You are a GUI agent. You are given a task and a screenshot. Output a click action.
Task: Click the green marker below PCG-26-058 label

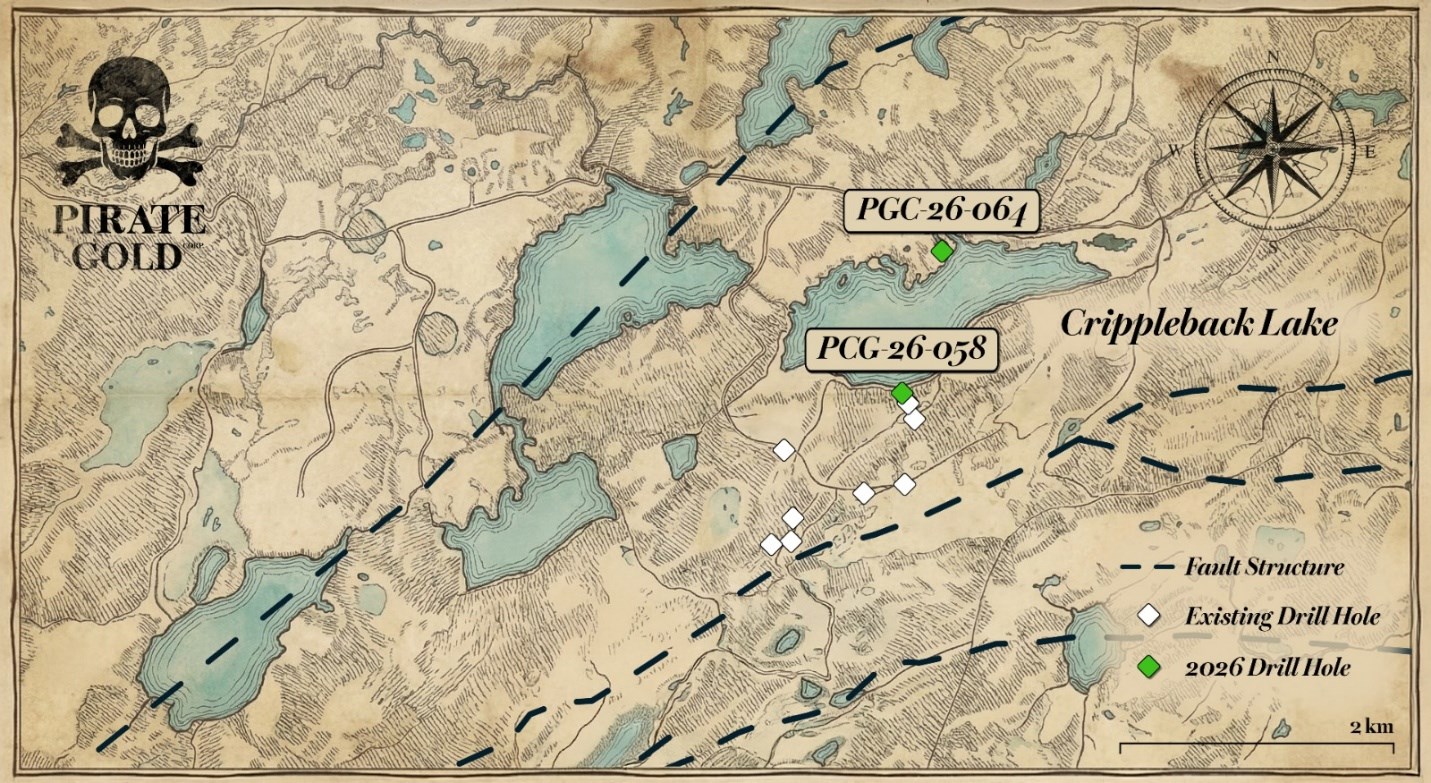coord(901,392)
